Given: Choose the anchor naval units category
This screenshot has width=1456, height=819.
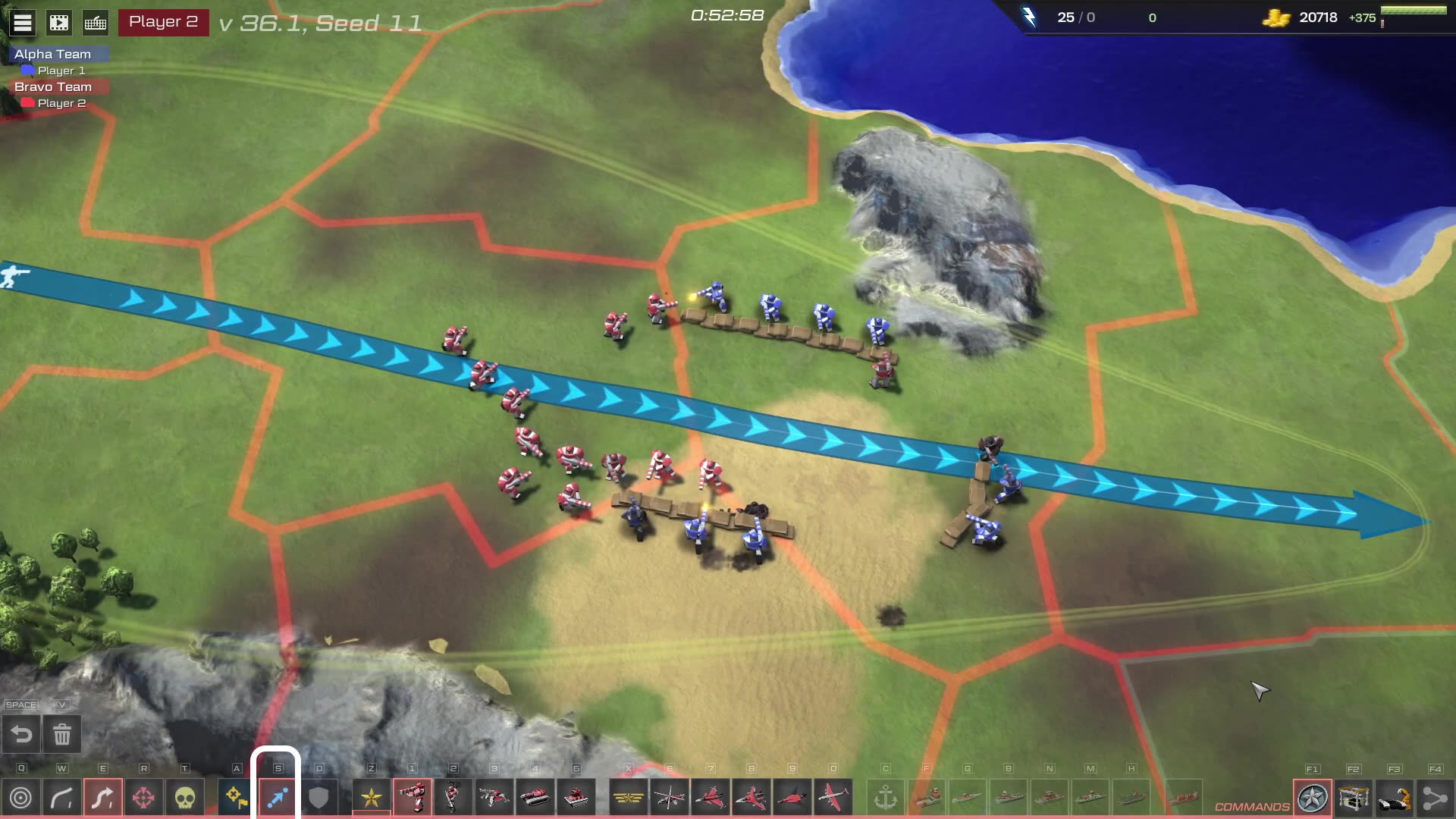Looking at the screenshot, I should point(886,798).
